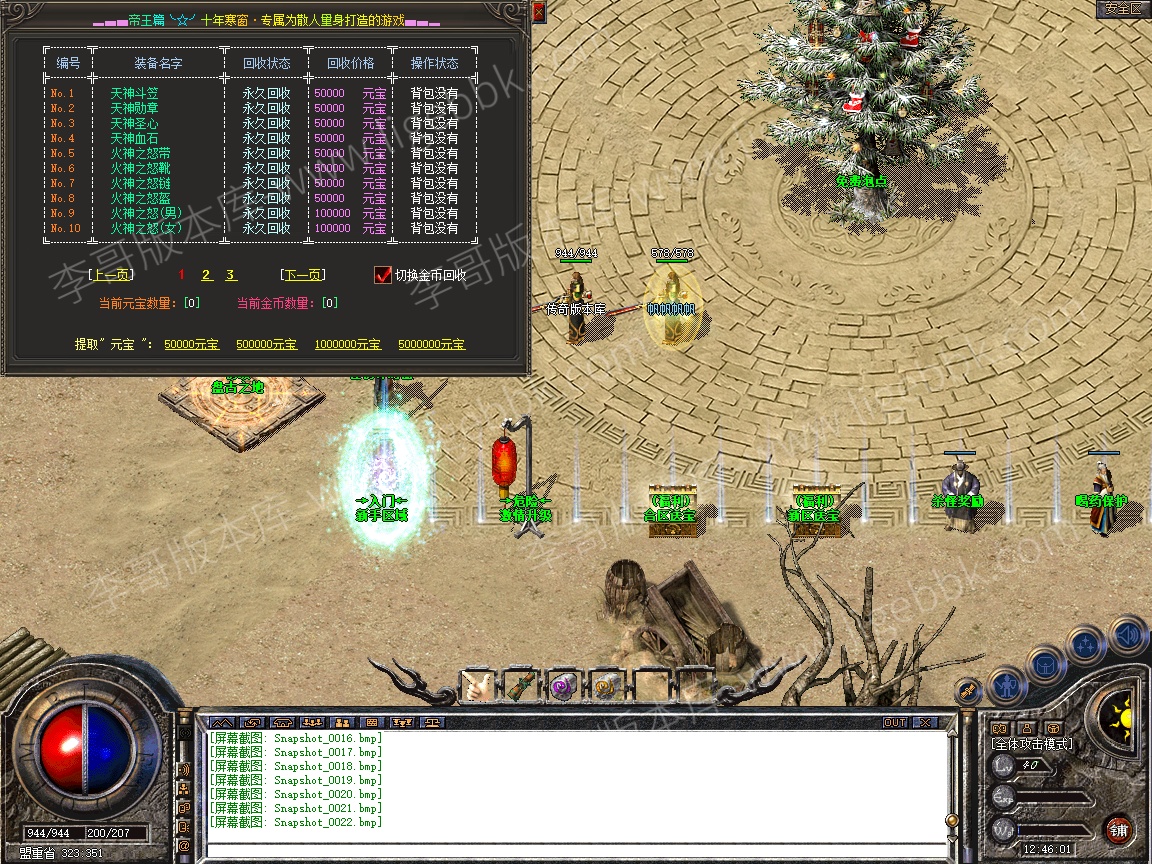The image size is (1152, 864).
Task: Select the 火神之怒(男) recycle row
Action: point(144,213)
